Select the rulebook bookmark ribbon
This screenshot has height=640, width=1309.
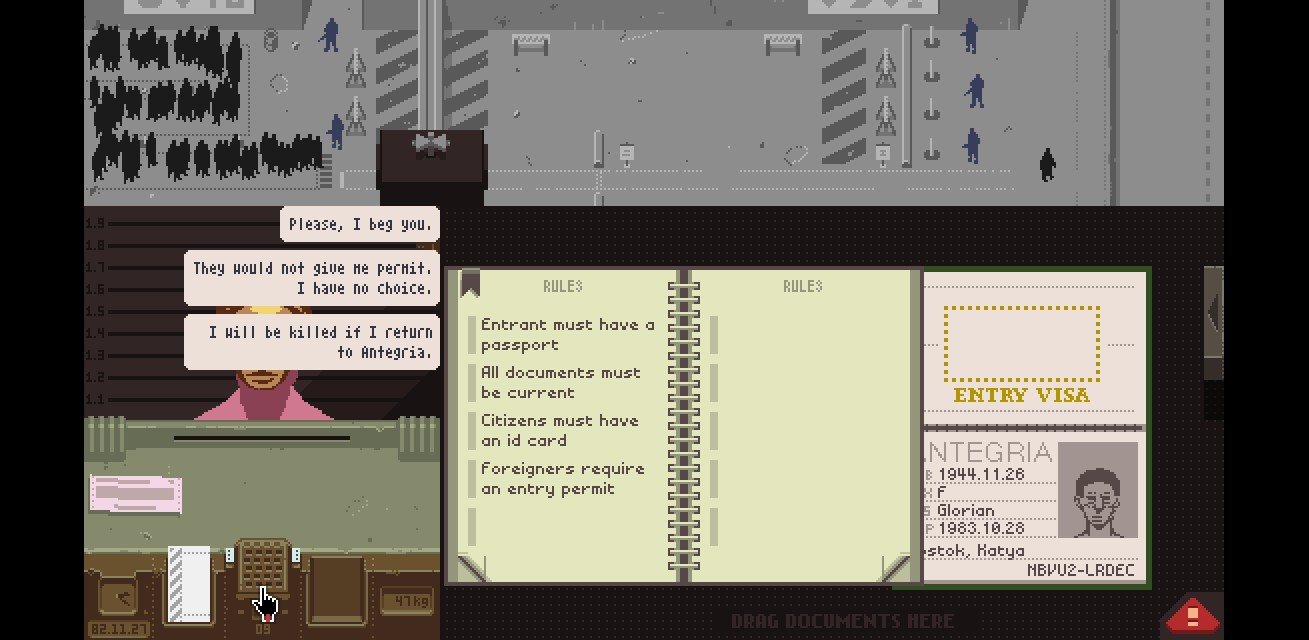coord(470,285)
